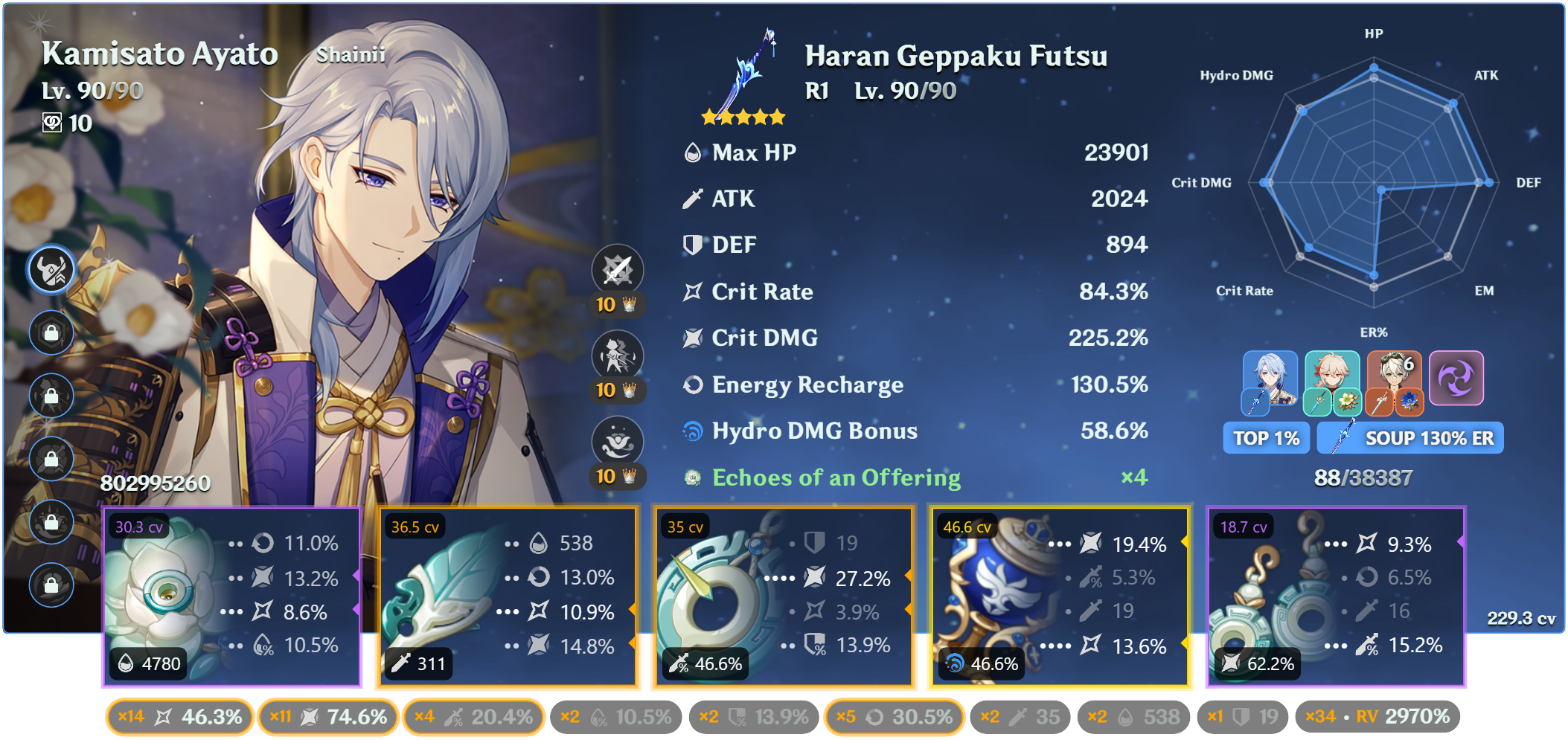Viewport: 1568px width, 740px height.
Task: Click the Crit Rate stat icon
Action: pyautogui.click(x=691, y=292)
